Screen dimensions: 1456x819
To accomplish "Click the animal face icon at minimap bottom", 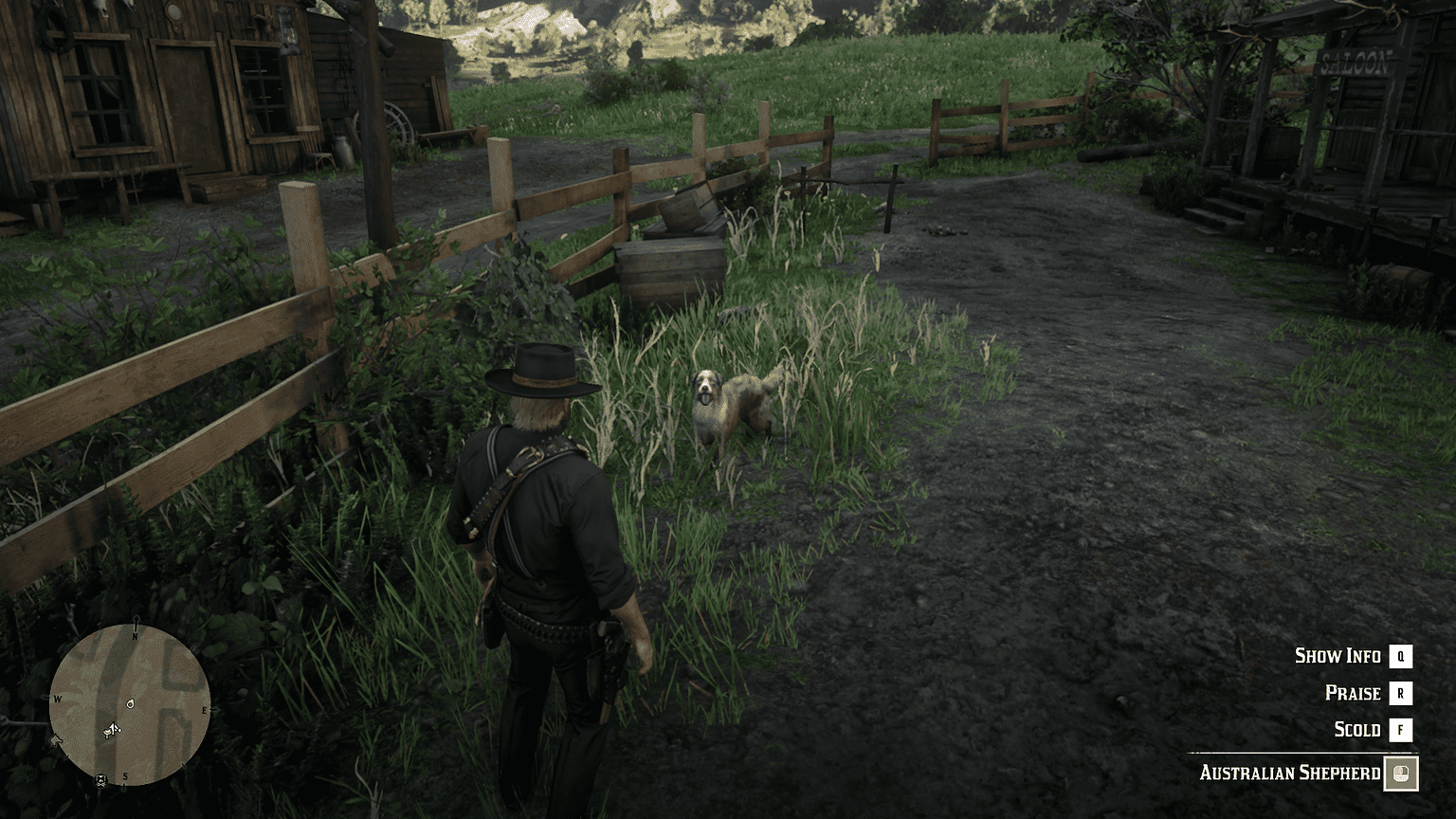I will 100,781.
